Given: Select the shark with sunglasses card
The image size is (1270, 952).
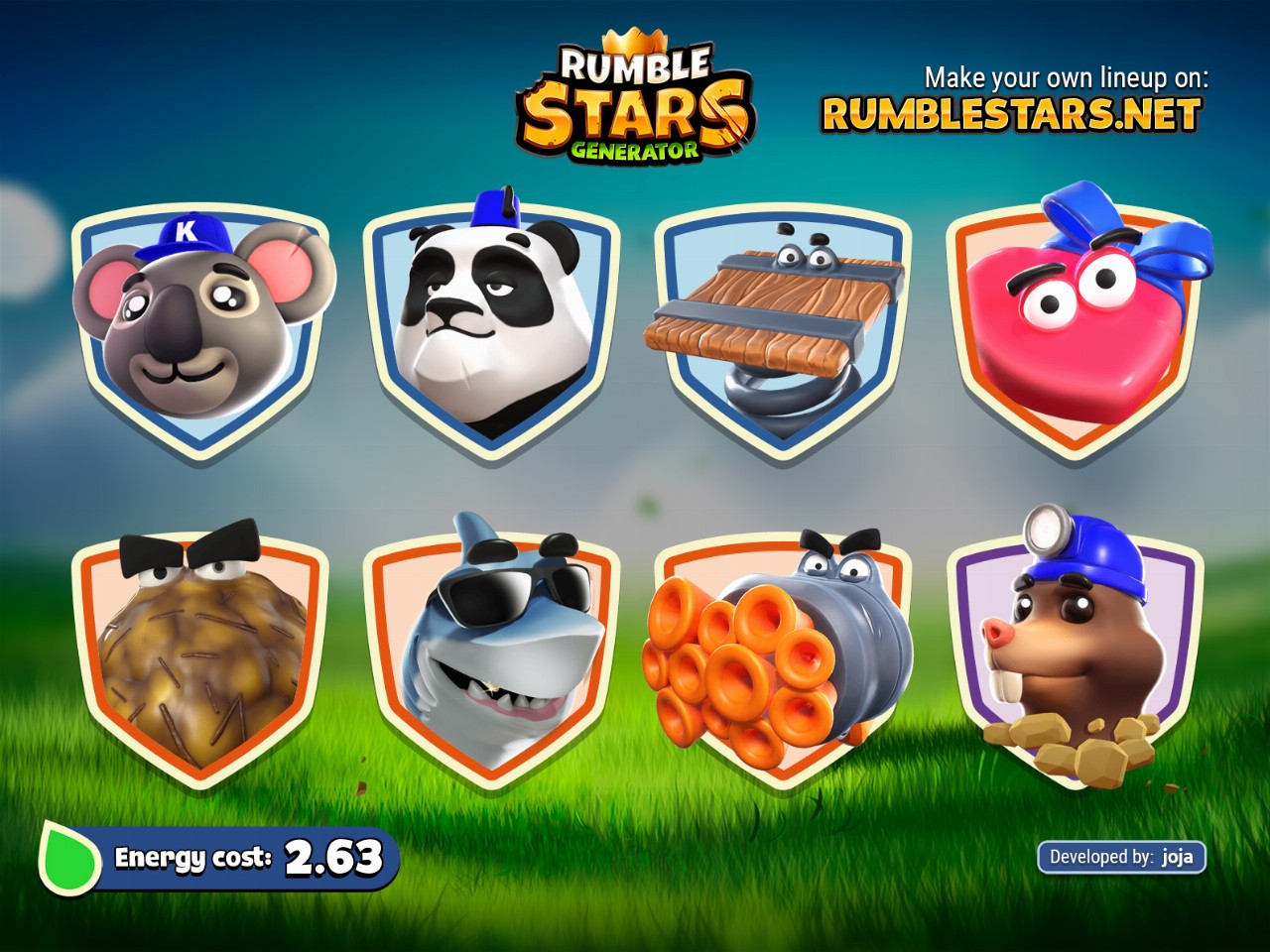Looking at the screenshot, I should 491,654.
